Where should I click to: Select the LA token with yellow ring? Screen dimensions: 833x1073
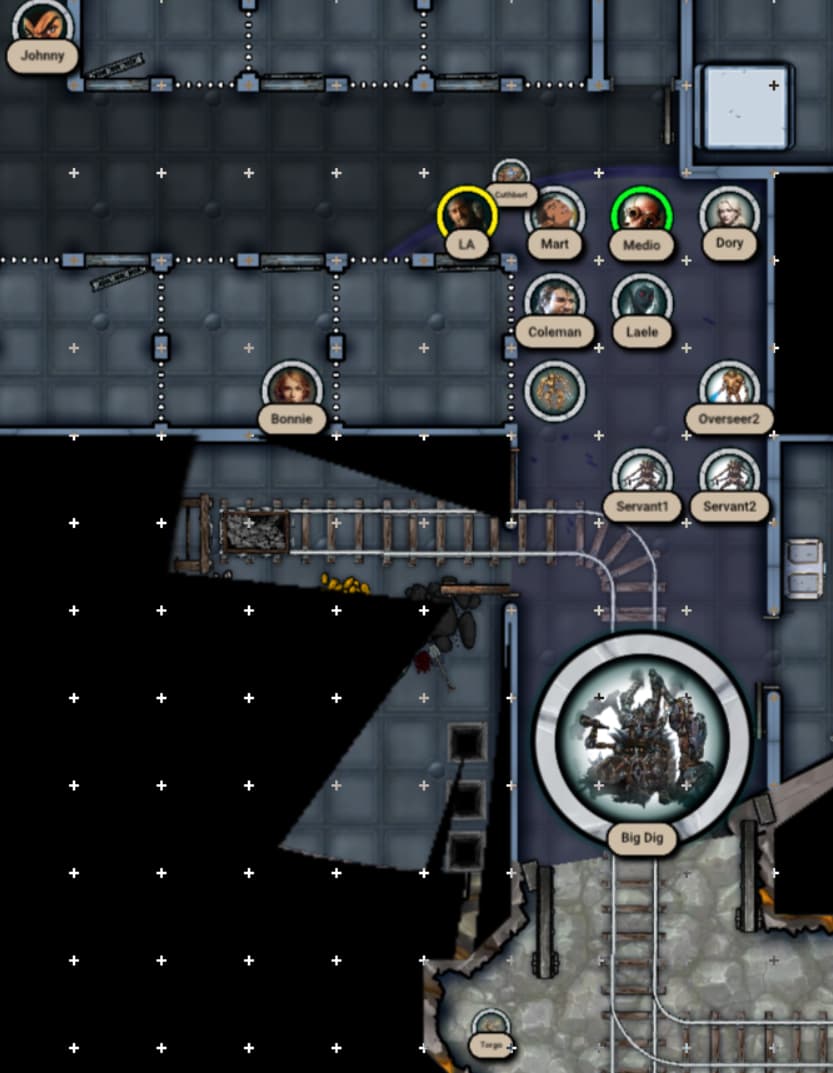pyautogui.click(x=467, y=214)
